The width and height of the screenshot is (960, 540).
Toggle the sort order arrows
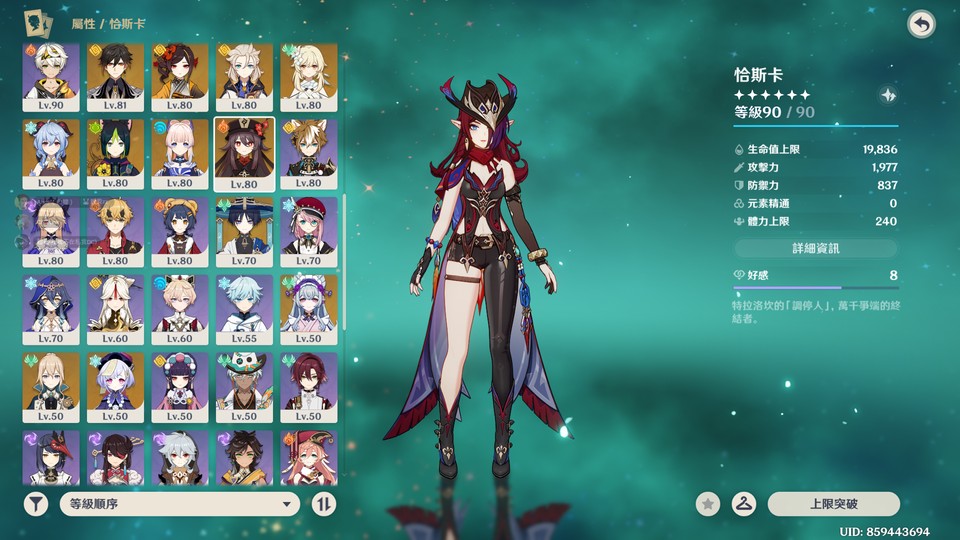pyautogui.click(x=324, y=504)
